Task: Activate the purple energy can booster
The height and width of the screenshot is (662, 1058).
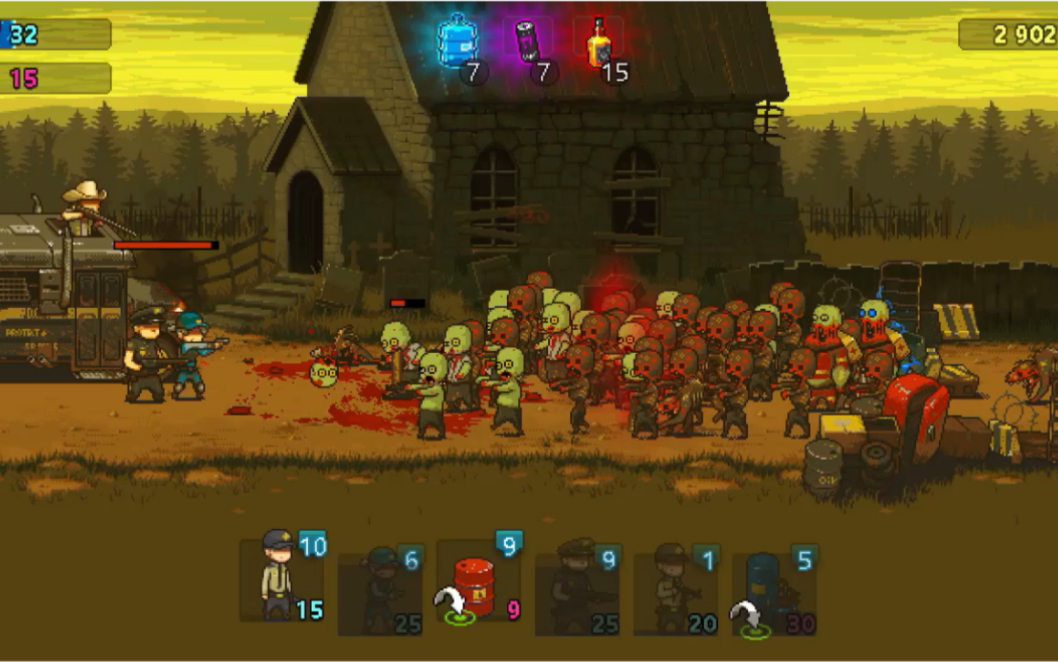Action: tap(529, 43)
